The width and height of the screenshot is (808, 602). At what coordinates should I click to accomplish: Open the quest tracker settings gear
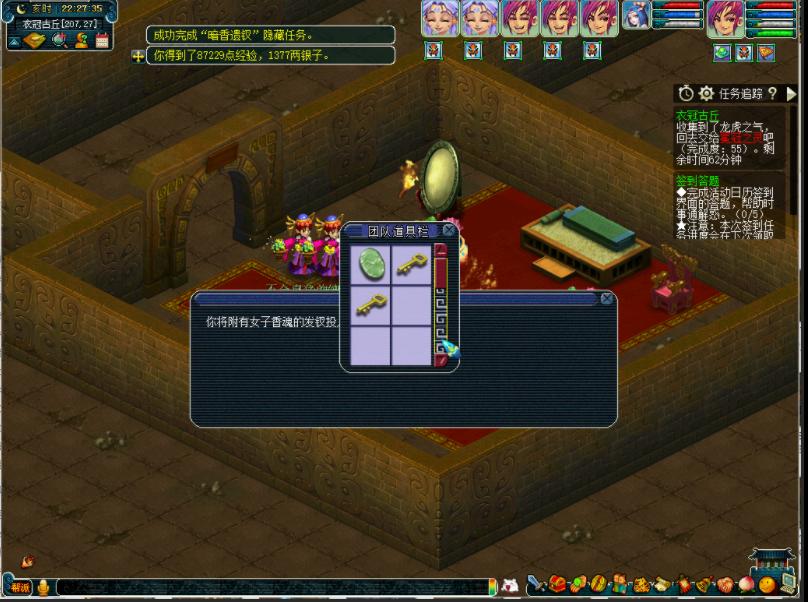click(706, 93)
